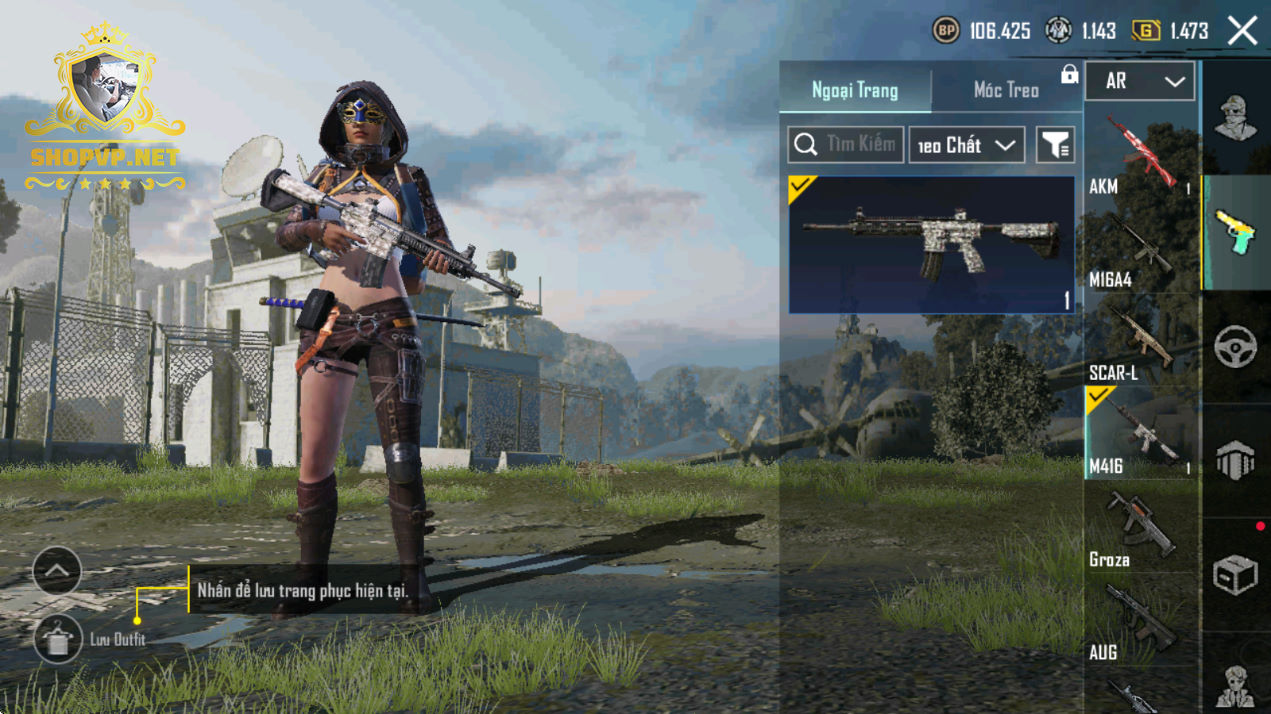Click the Tìm Kiếm search box

[x=846, y=145]
